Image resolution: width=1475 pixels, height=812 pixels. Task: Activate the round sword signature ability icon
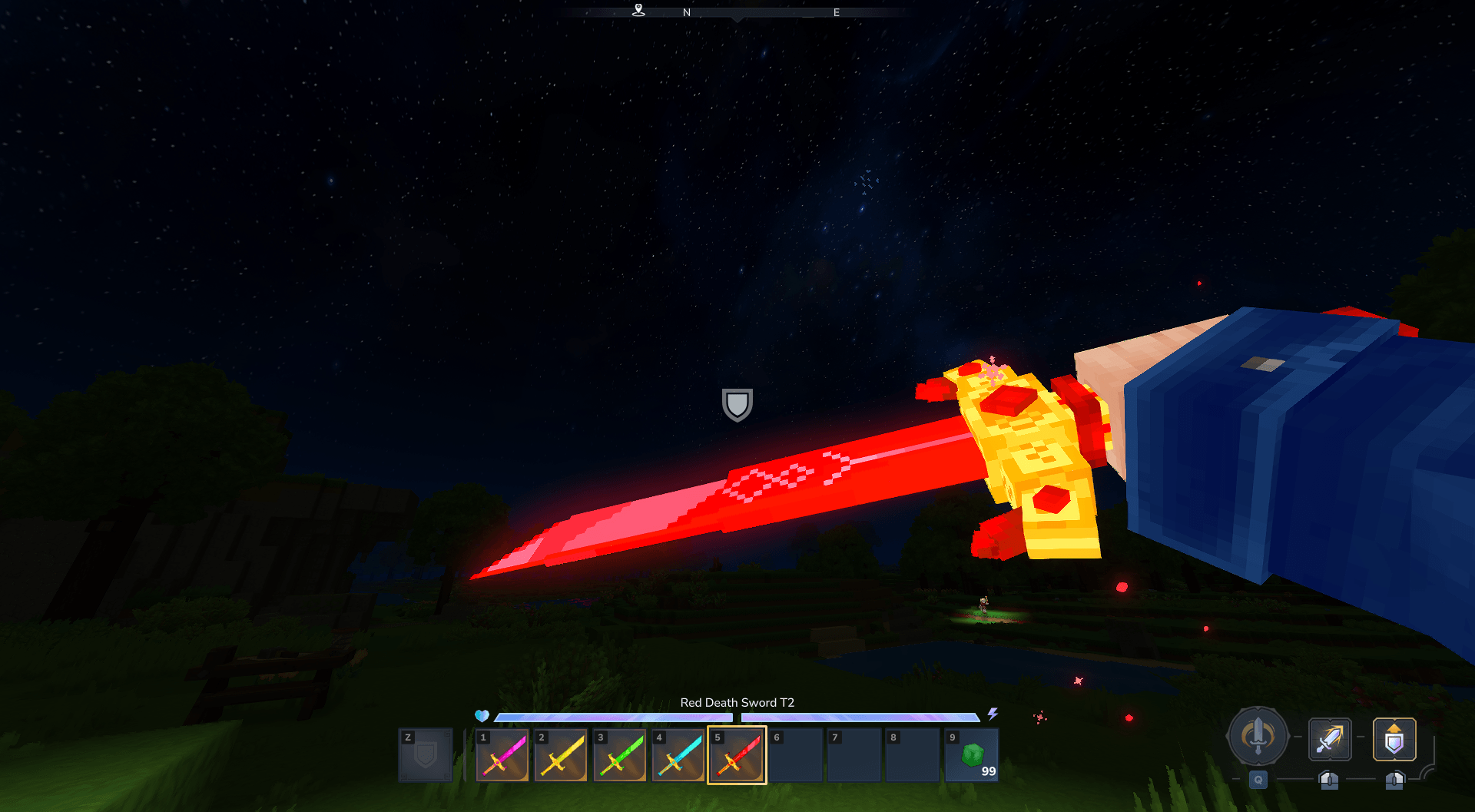point(1258,736)
